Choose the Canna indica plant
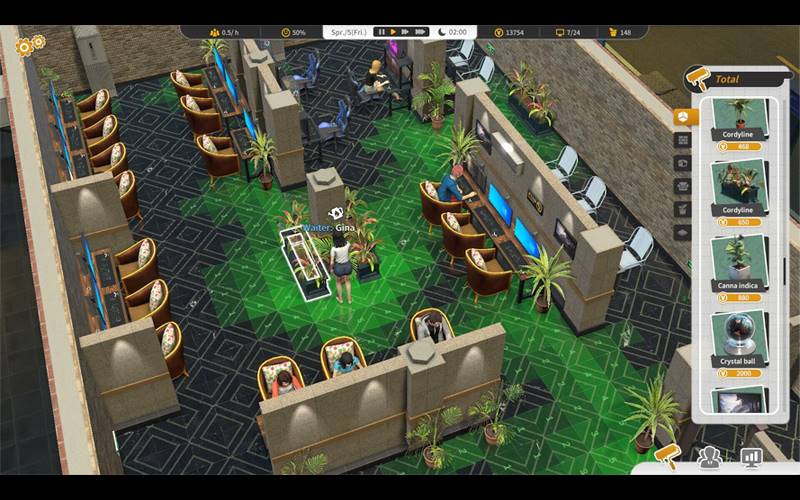The height and width of the screenshot is (500, 800). 739,265
